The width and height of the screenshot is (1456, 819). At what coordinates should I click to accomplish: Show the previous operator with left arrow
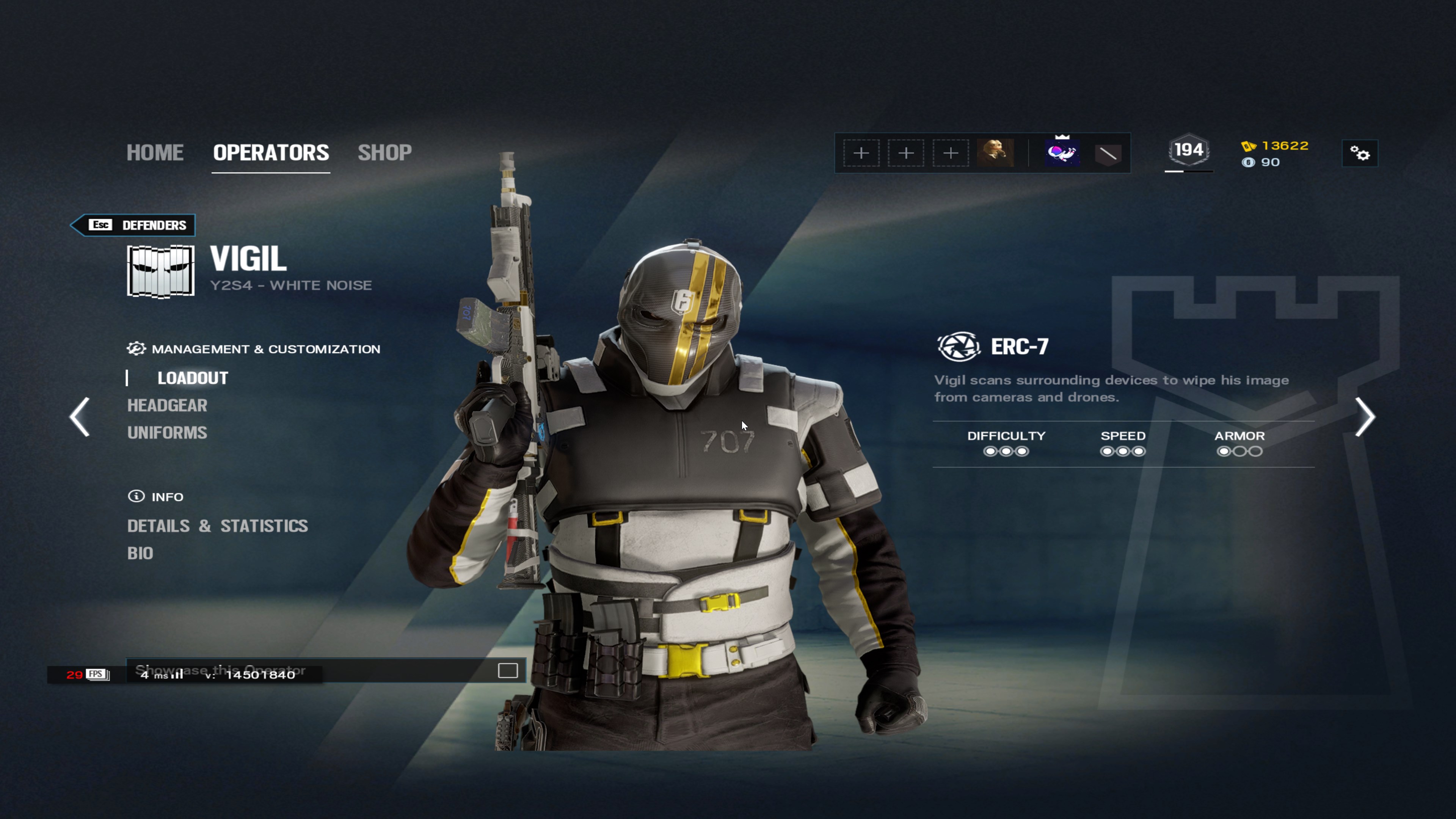click(x=80, y=417)
